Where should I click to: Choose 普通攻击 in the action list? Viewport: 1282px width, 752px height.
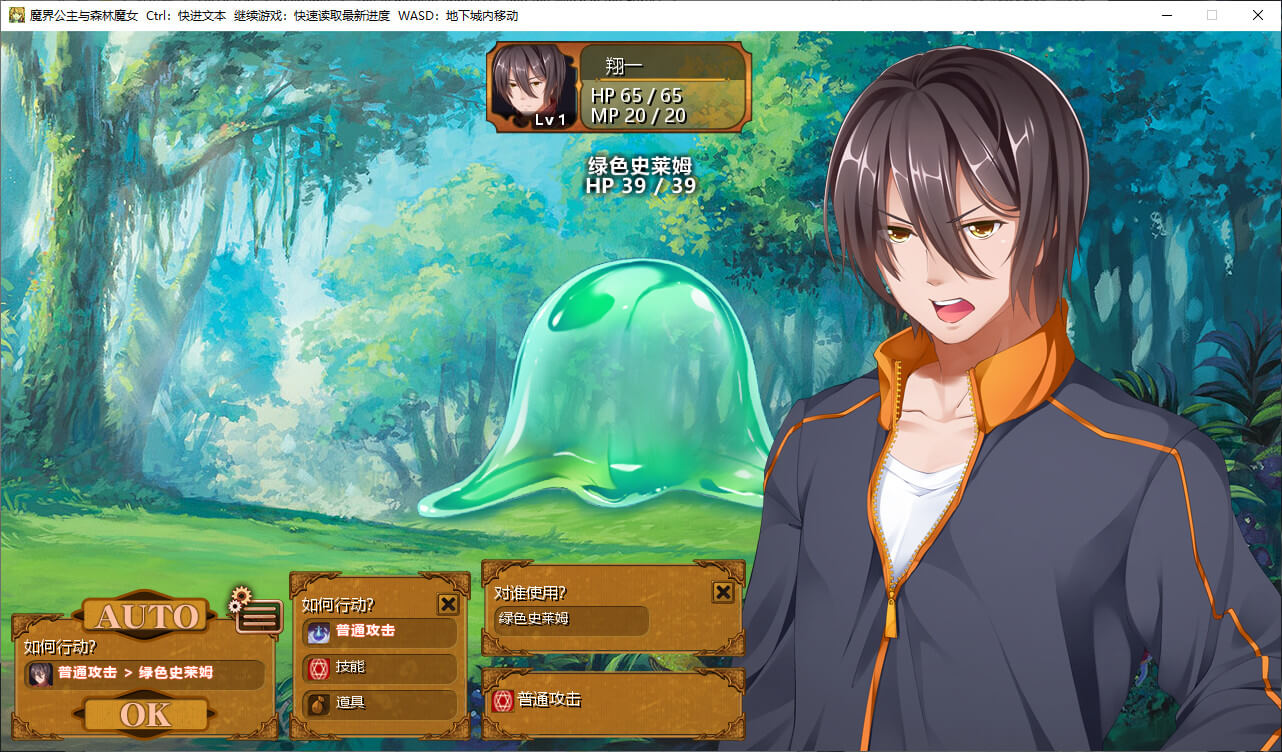coord(379,632)
